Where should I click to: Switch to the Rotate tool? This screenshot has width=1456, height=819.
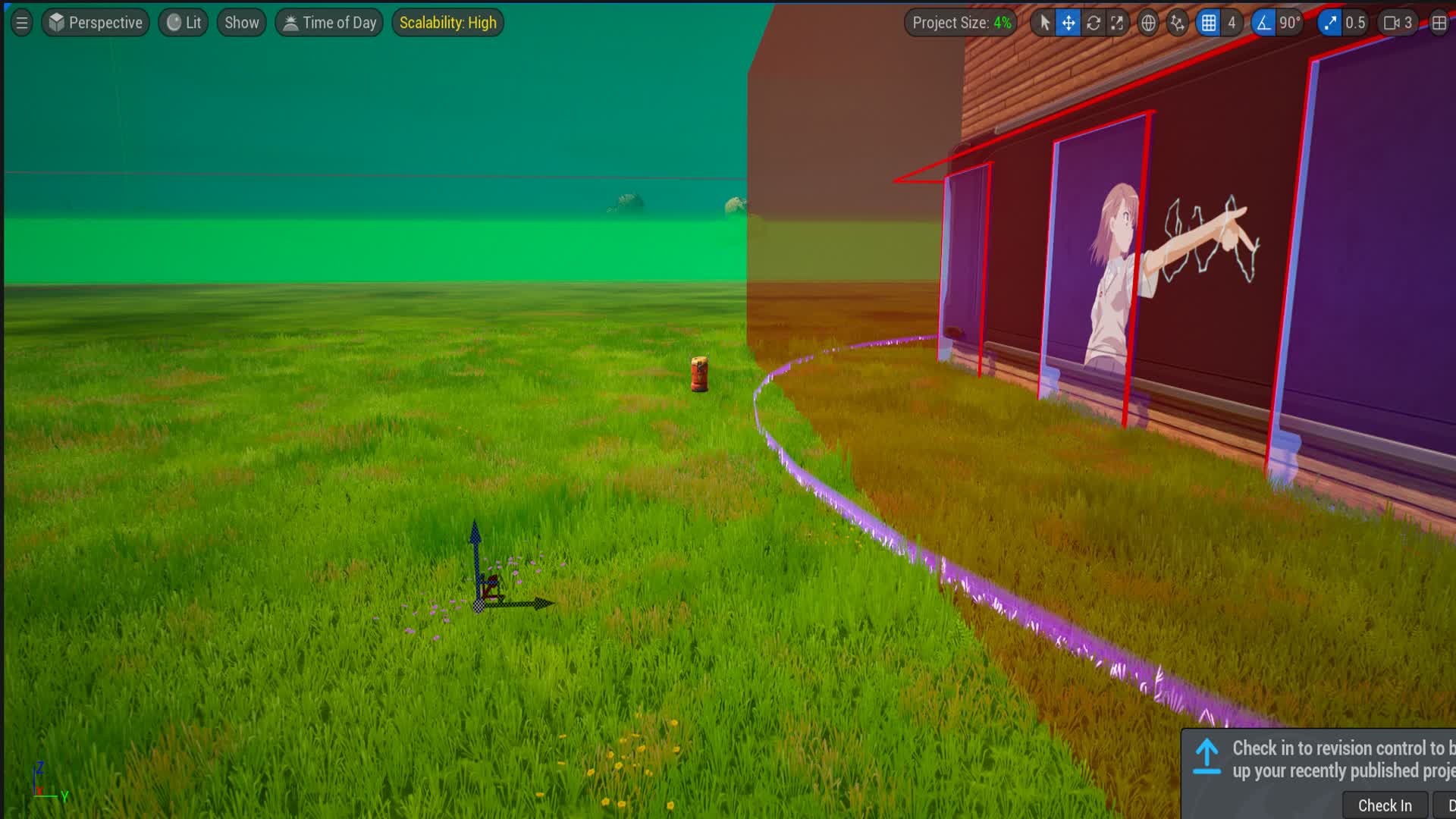pos(1093,23)
